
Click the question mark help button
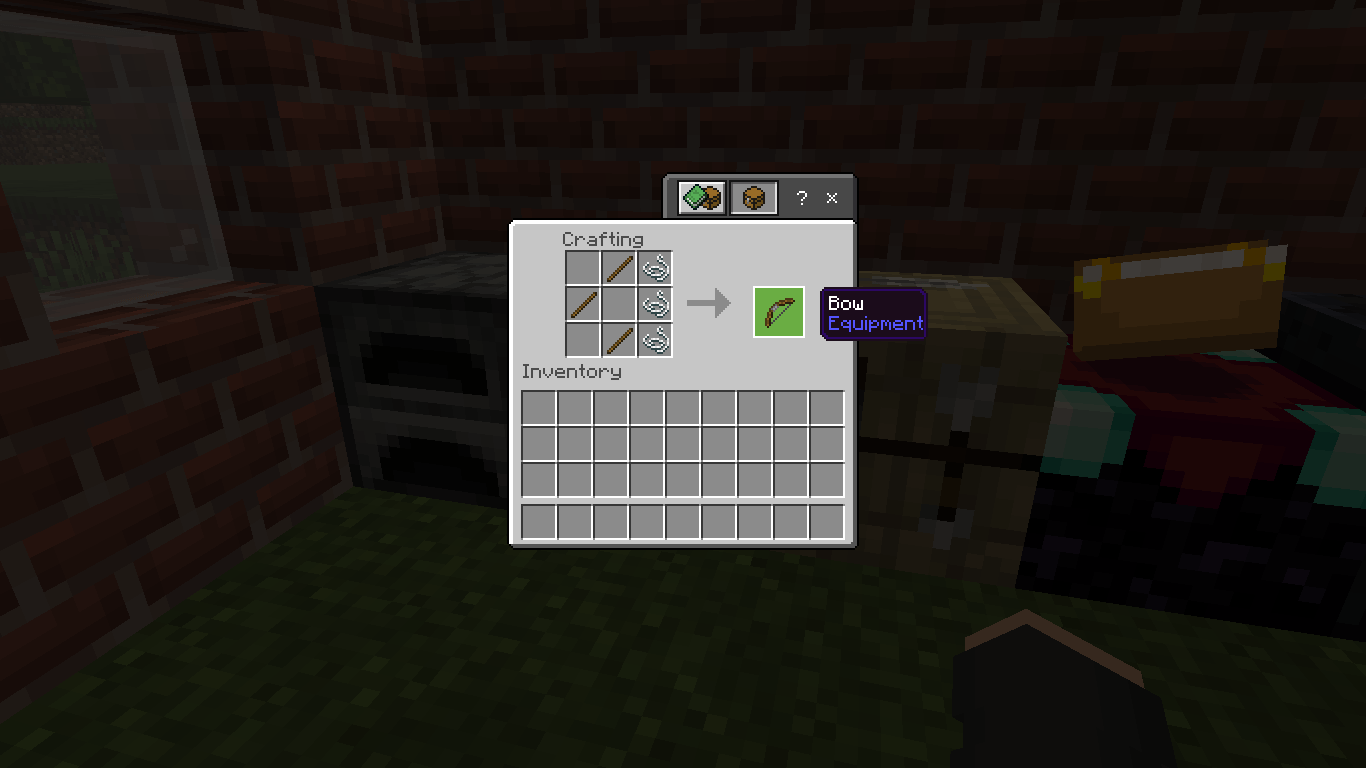coord(800,198)
